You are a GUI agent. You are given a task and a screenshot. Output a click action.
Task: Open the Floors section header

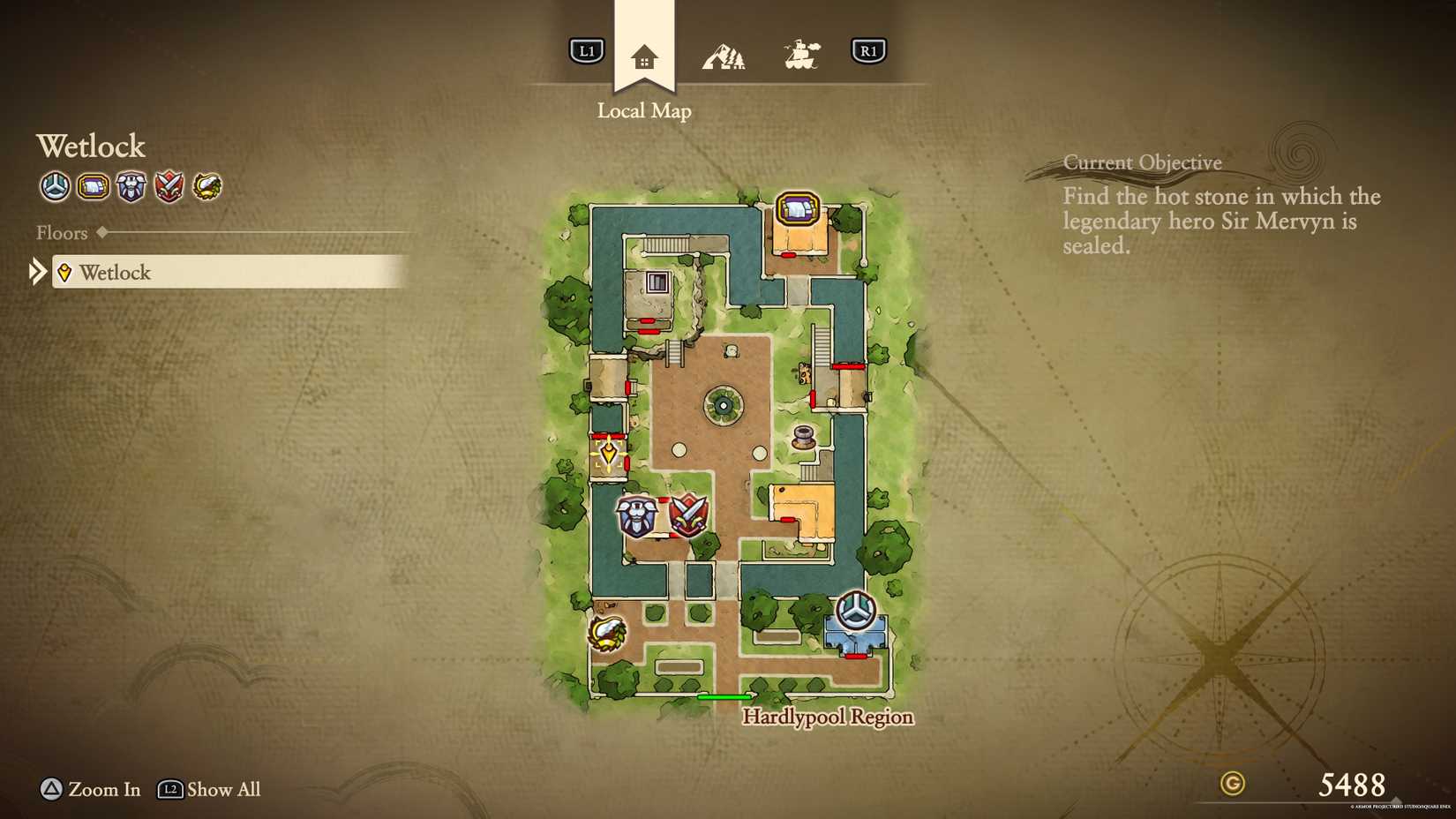point(62,232)
